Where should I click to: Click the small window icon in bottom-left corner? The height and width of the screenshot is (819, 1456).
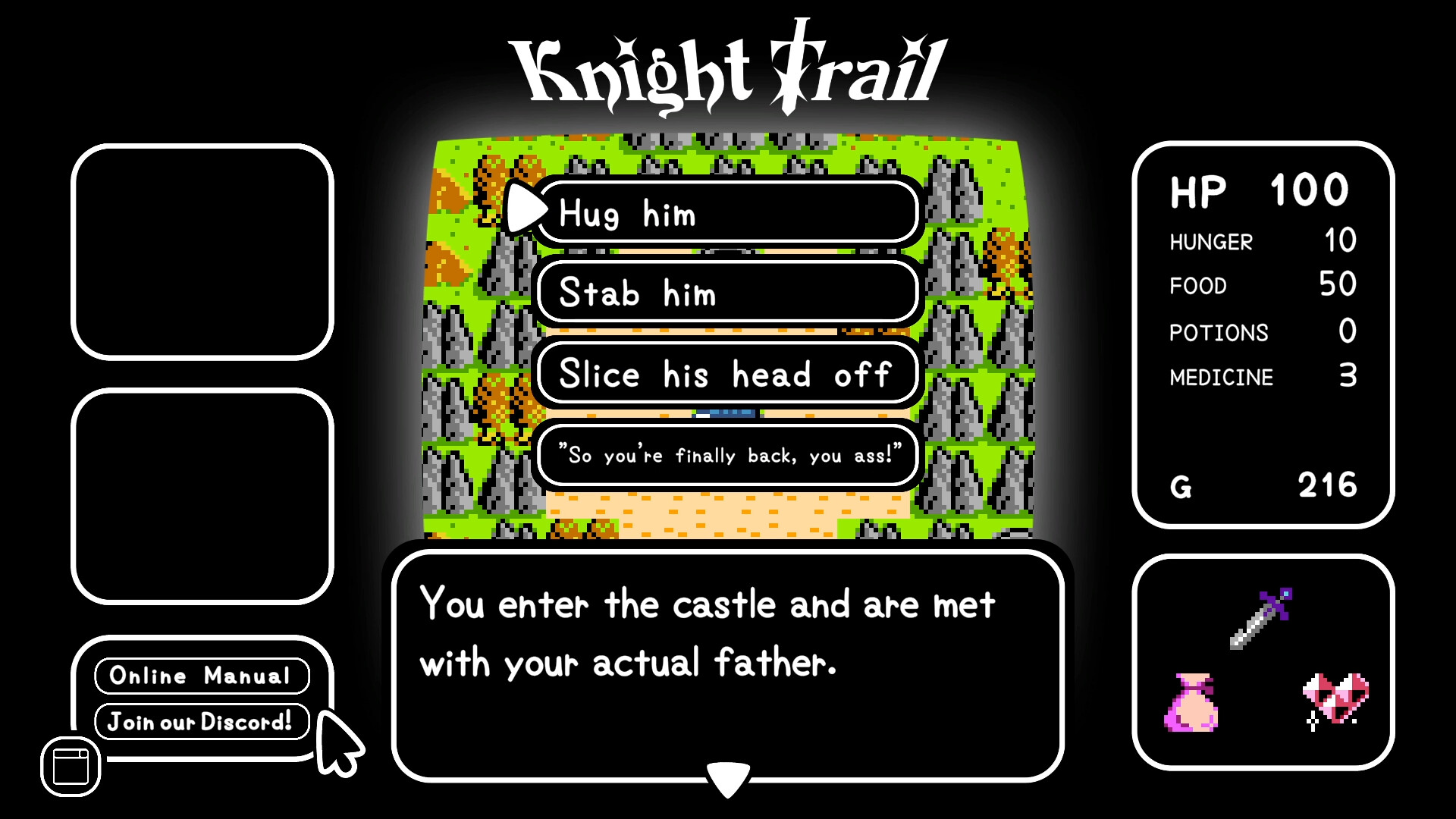point(69,765)
